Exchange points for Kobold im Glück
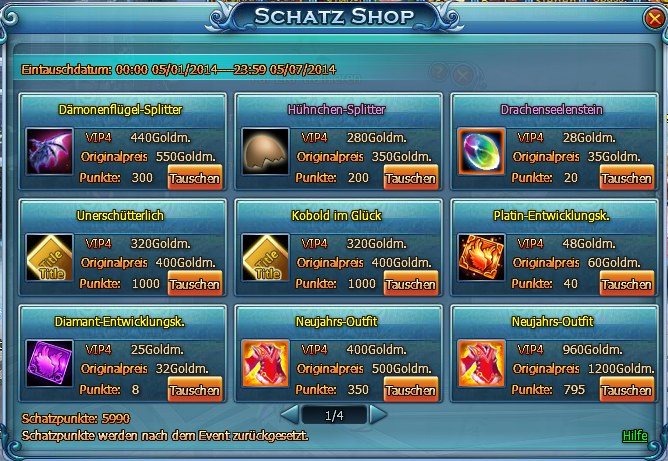Screen dimensions: 668x461 click(411, 284)
